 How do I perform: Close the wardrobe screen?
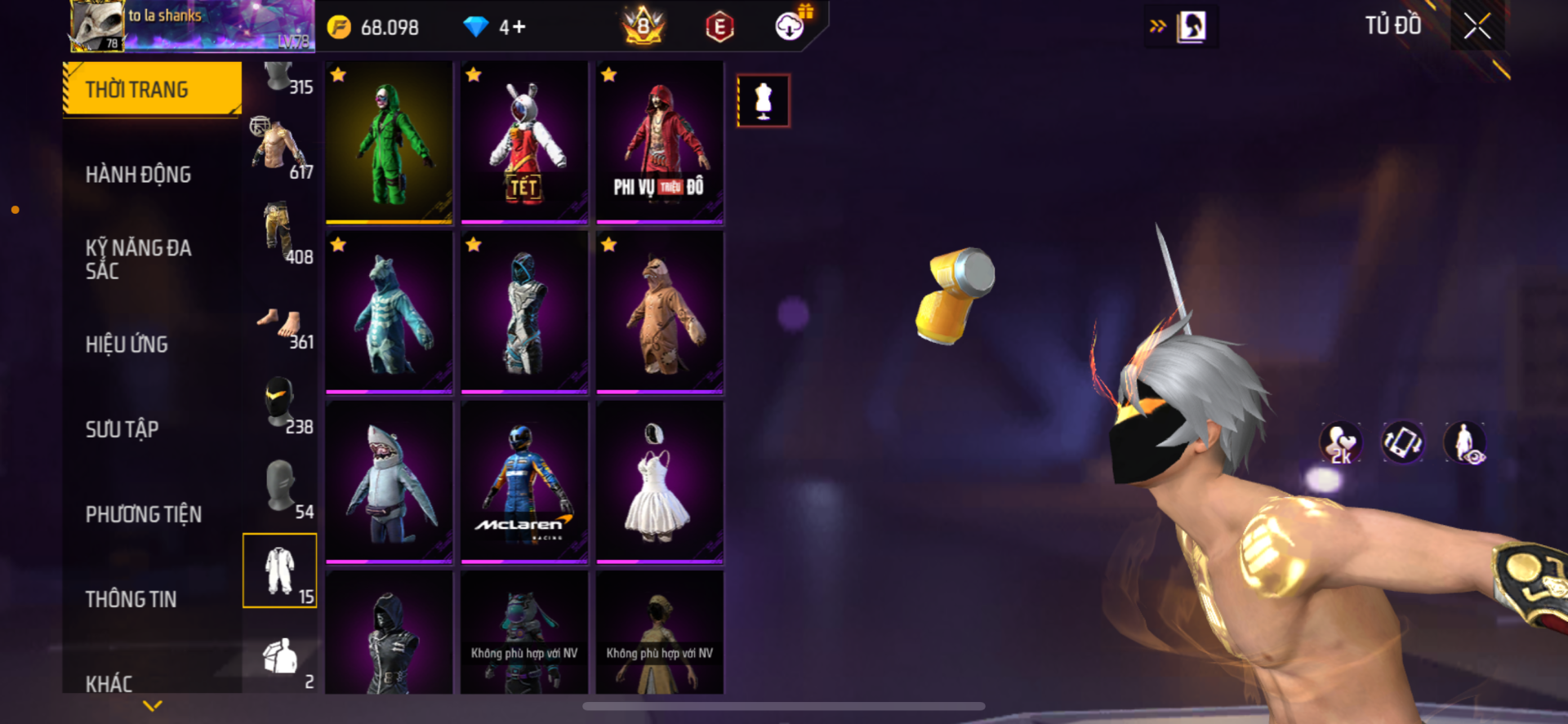pos(1477,26)
